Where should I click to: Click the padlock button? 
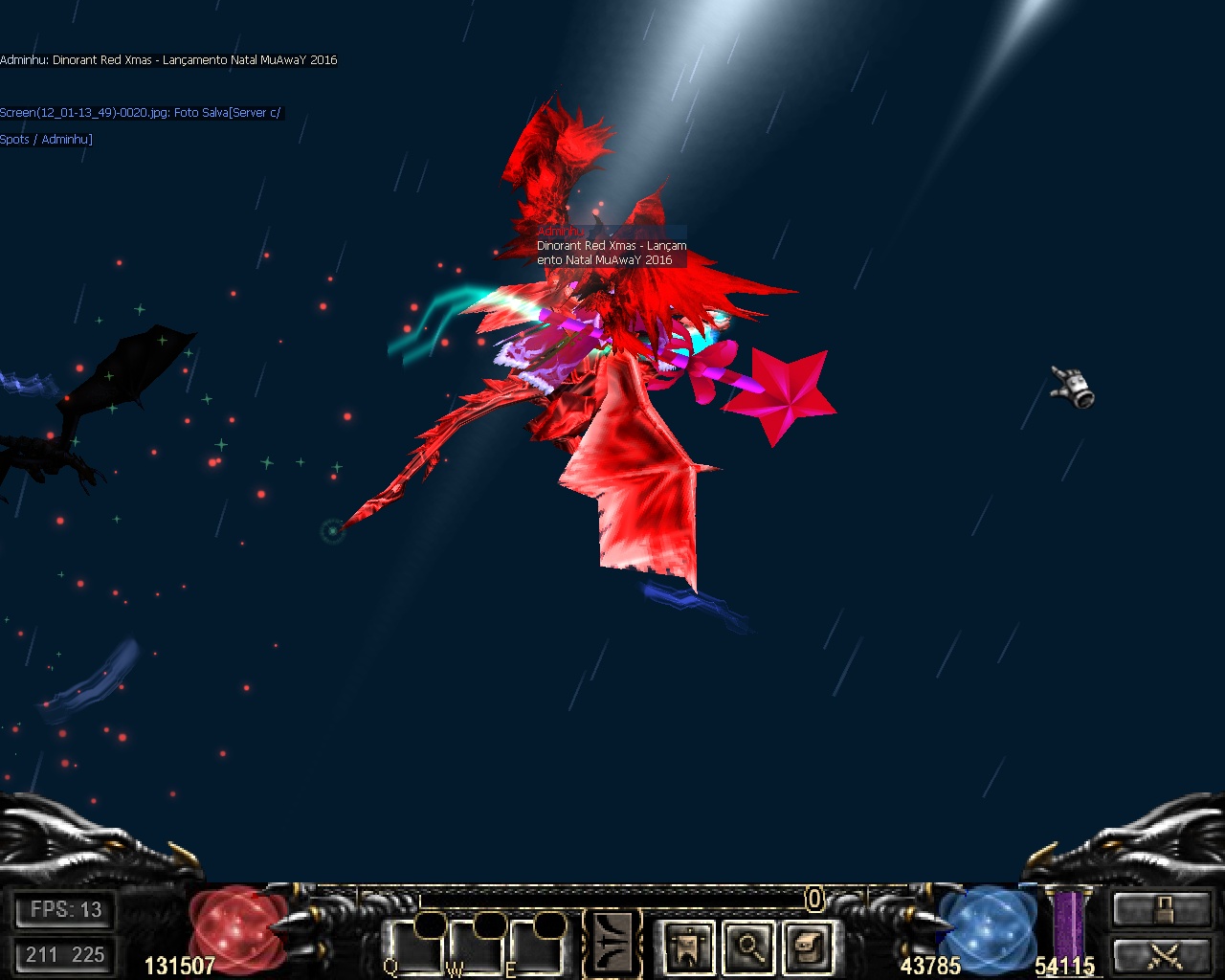[1163, 909]
